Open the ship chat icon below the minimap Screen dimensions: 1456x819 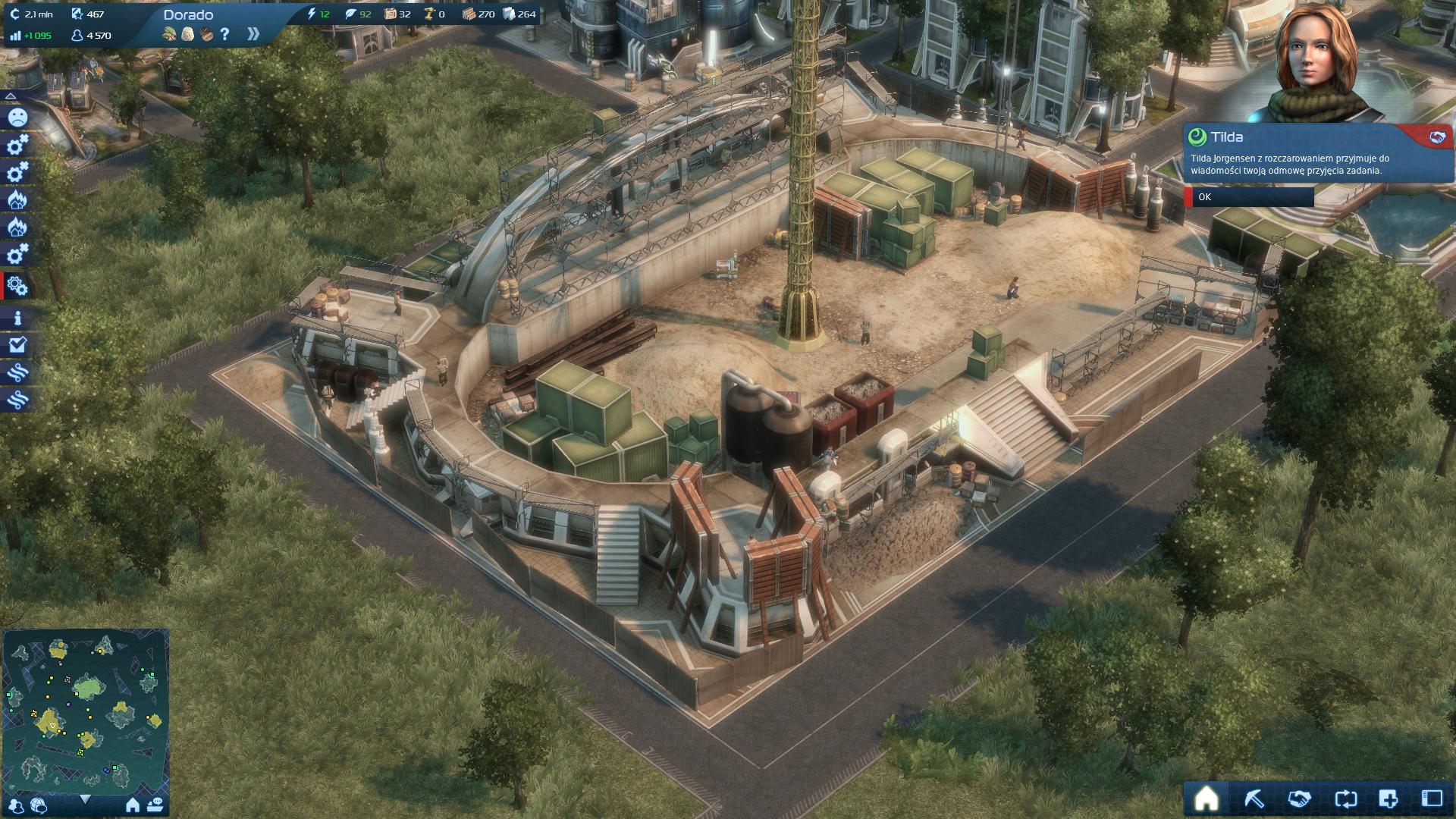click(155, 805)
